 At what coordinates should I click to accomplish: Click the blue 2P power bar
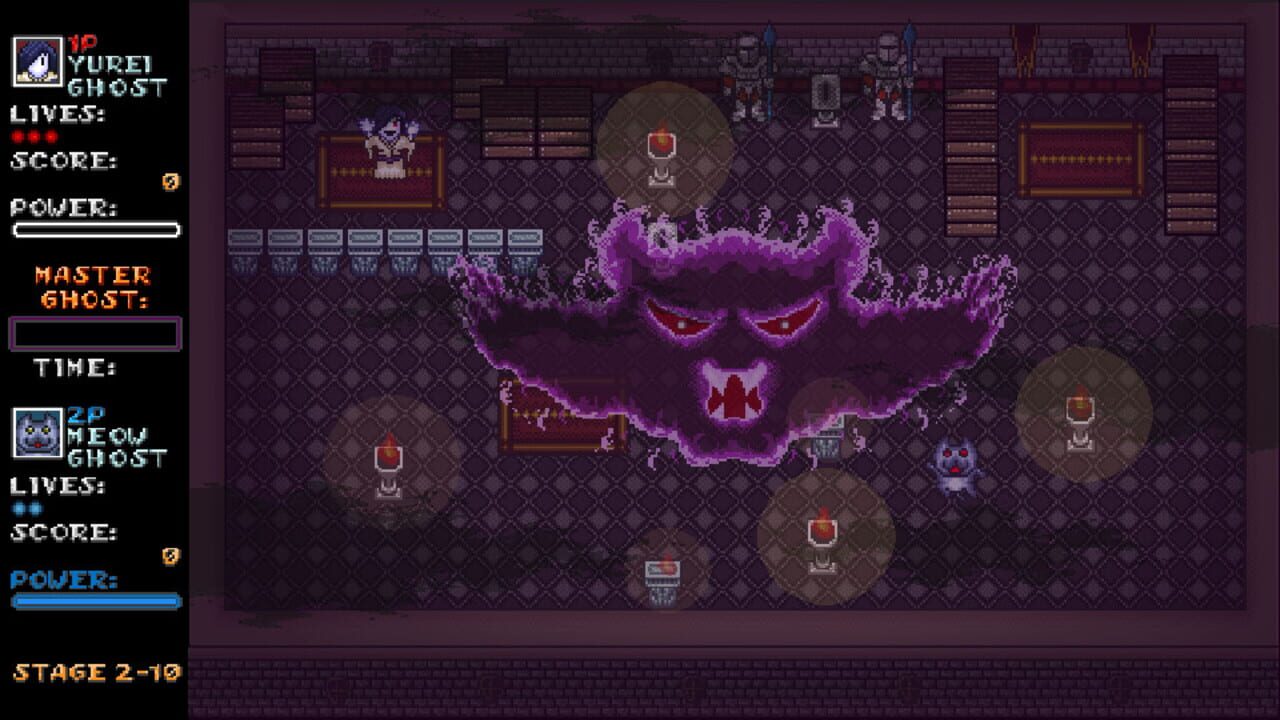click(95, 600)
